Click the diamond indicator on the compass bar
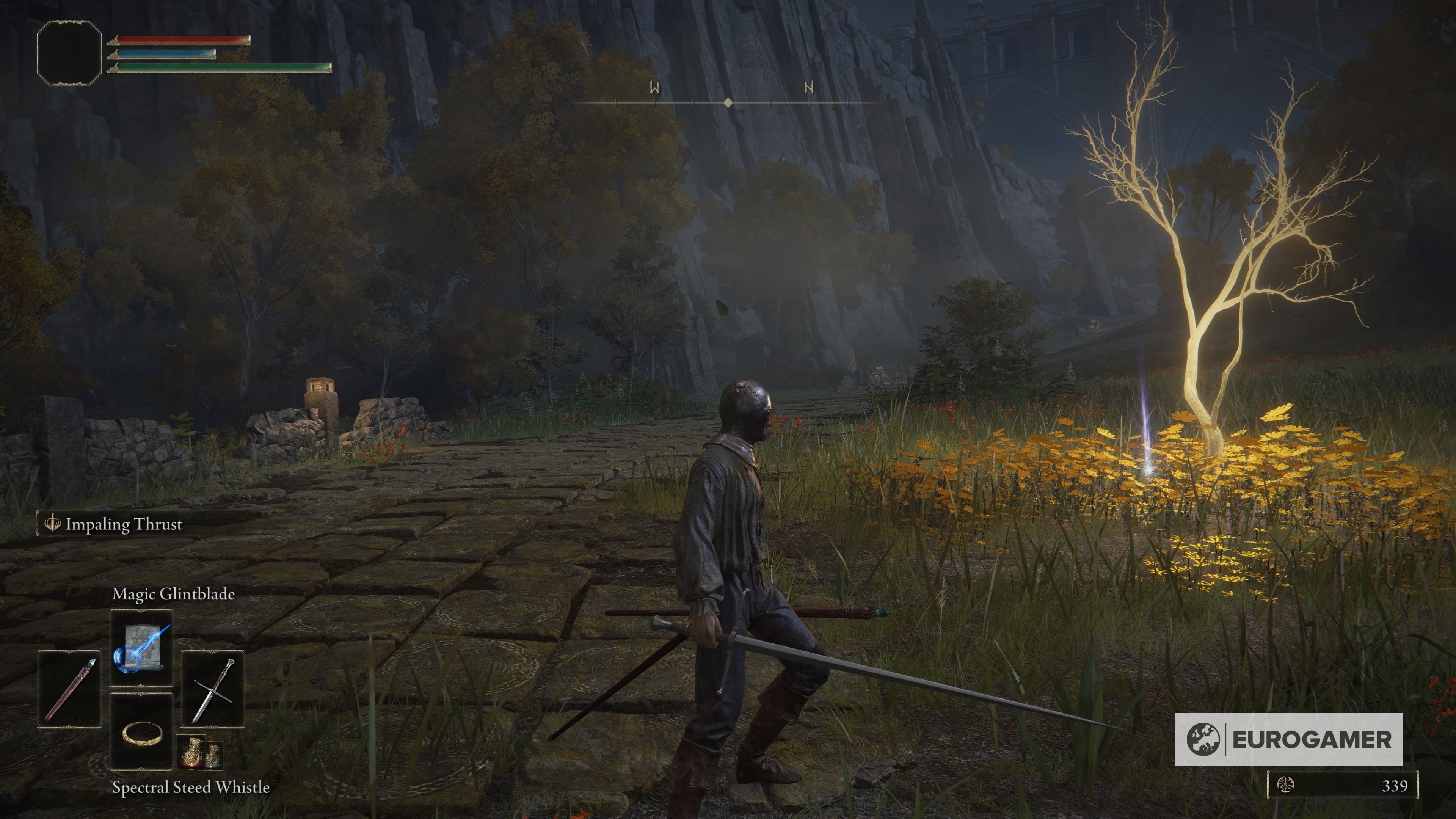This screenshot has height=819, width=1456. point(728,102)
